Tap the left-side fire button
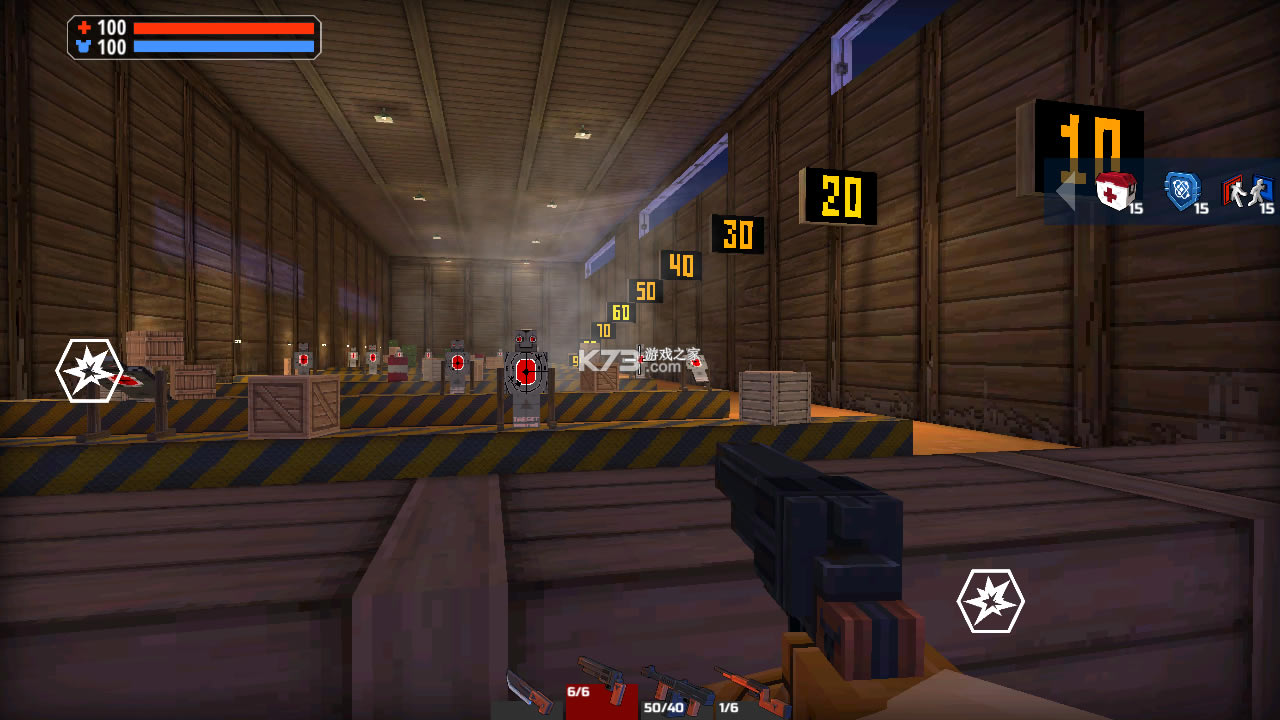Image resolution: width=1280 pixels, height=720 pixels. click(x=89, y=371)
